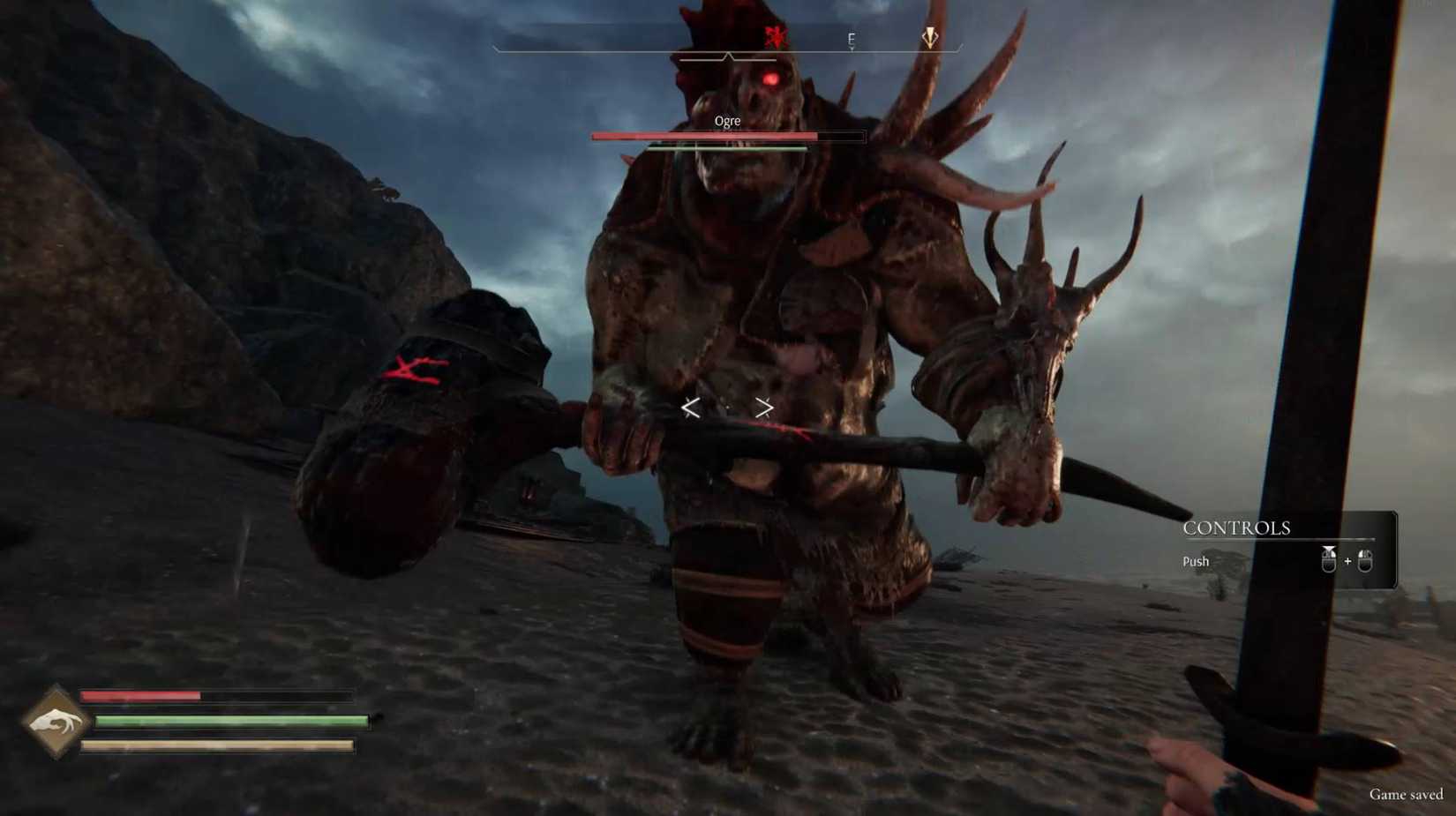The height and width of the screenshot is (816, 1456).
Task: Click the red Chaos star compass icon
Action: click(776, 36)
